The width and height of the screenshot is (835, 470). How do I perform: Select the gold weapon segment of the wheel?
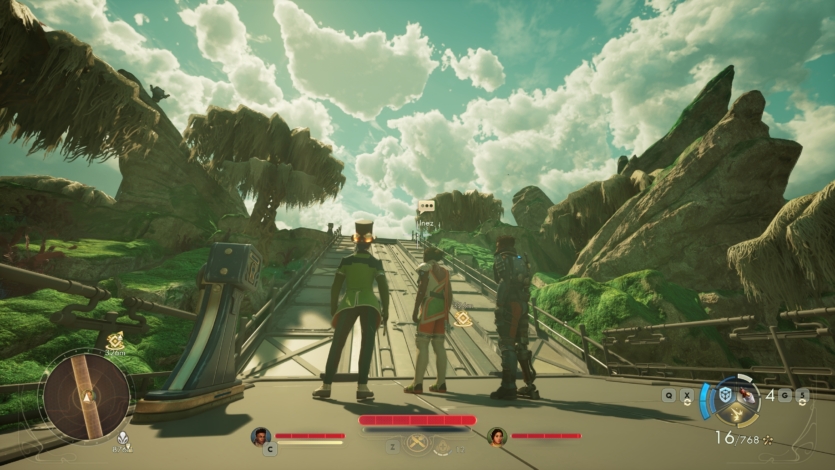click(x=738, y=413)
